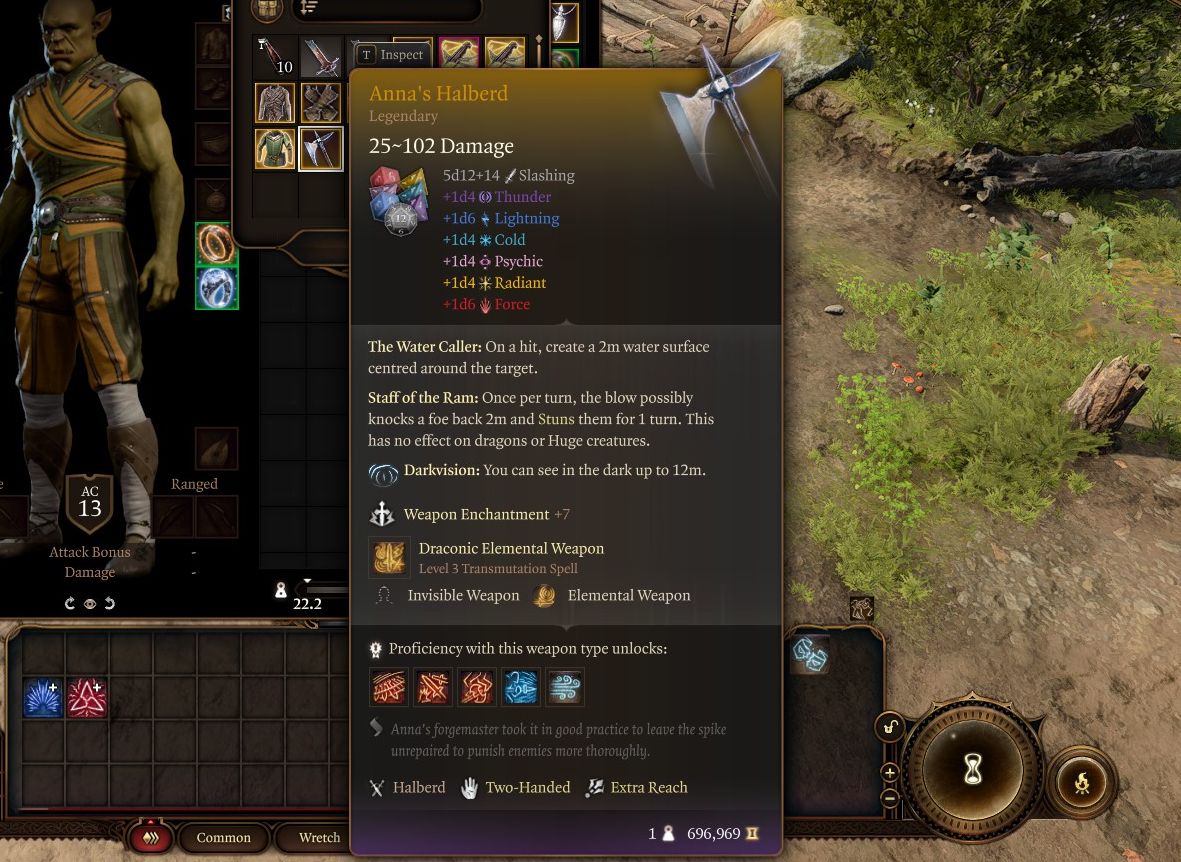Open the inventory sort options
Image resolution: width=1181 pixels, height=862 pixels.
coord(308,8)
